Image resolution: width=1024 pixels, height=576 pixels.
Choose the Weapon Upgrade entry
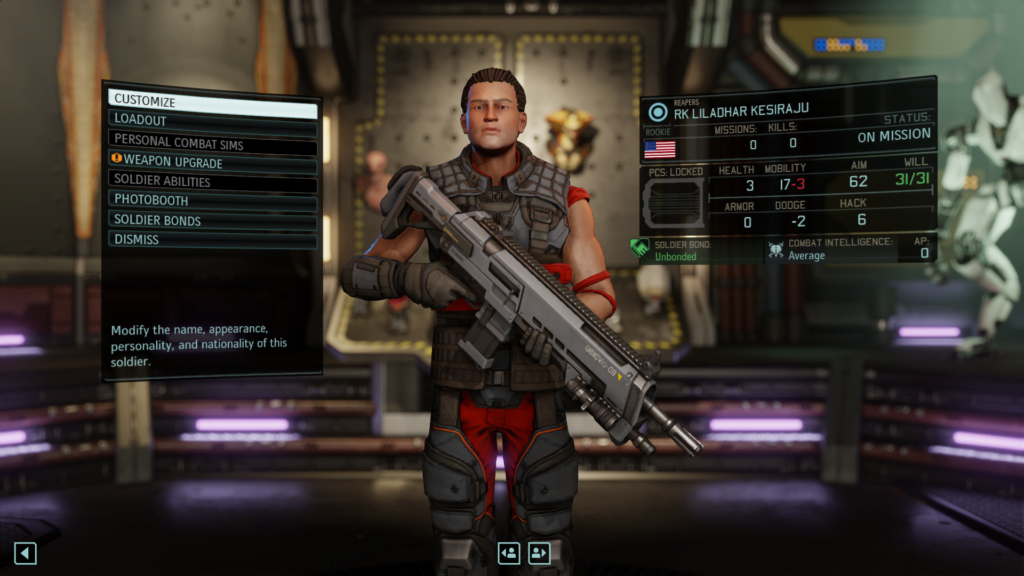click(x=212, y=162)
